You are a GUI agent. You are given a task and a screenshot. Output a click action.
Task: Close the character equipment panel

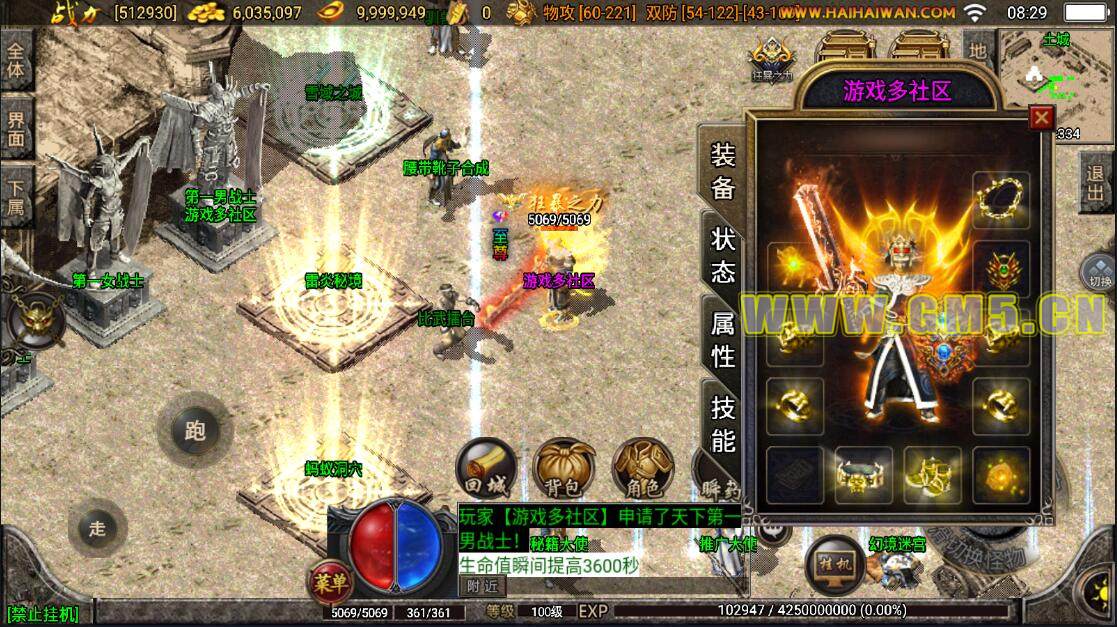1042,118
